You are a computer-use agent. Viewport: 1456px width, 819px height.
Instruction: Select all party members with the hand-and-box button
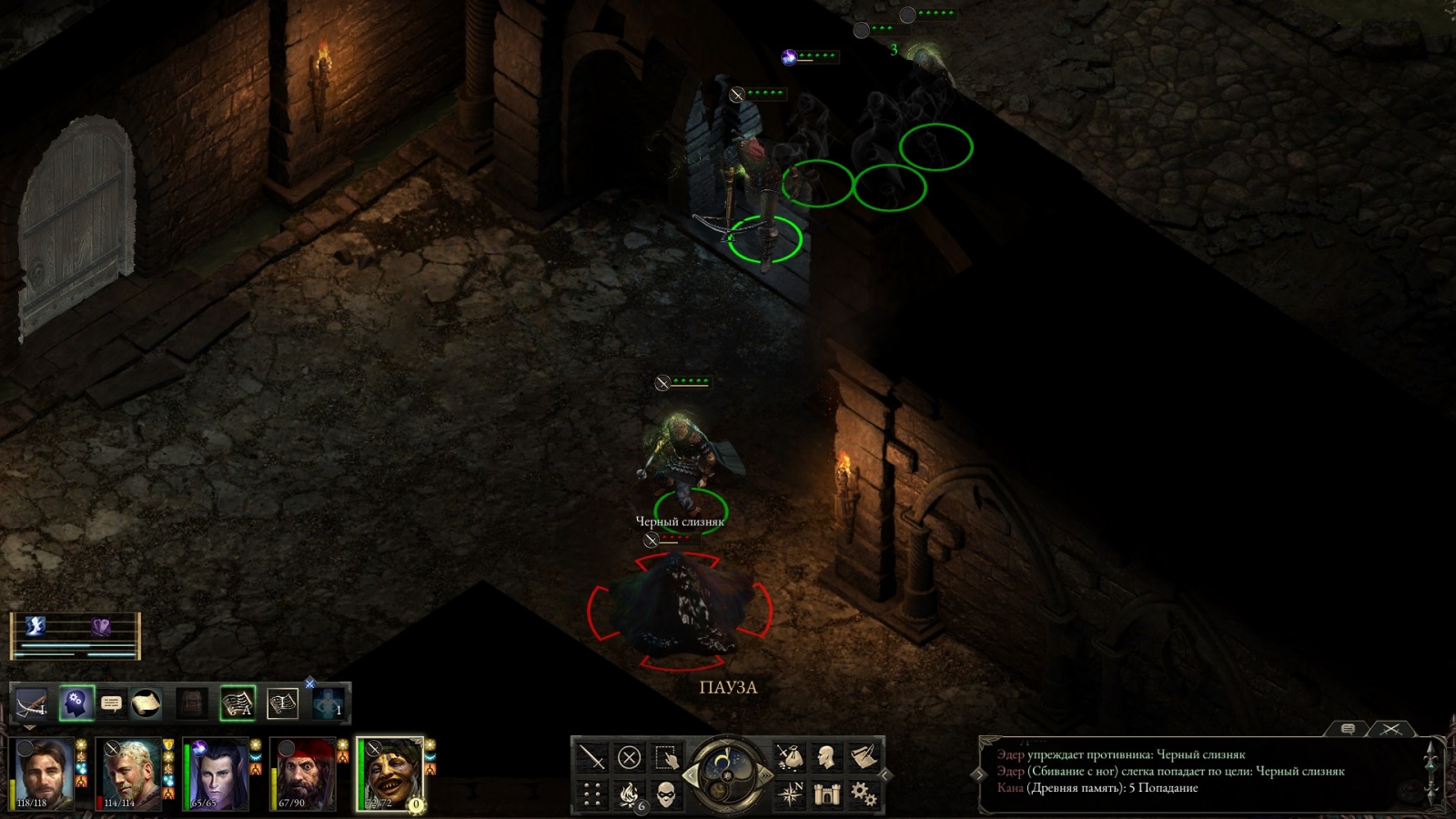tap(666, 757)
